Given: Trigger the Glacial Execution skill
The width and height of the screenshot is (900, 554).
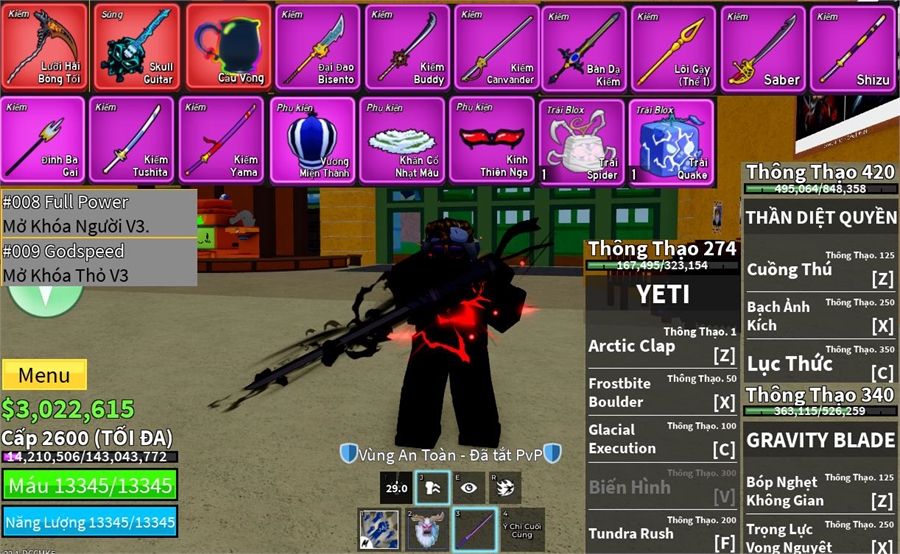Looking at the screenshot, I should pyautogui.click(x=661, y=439).
